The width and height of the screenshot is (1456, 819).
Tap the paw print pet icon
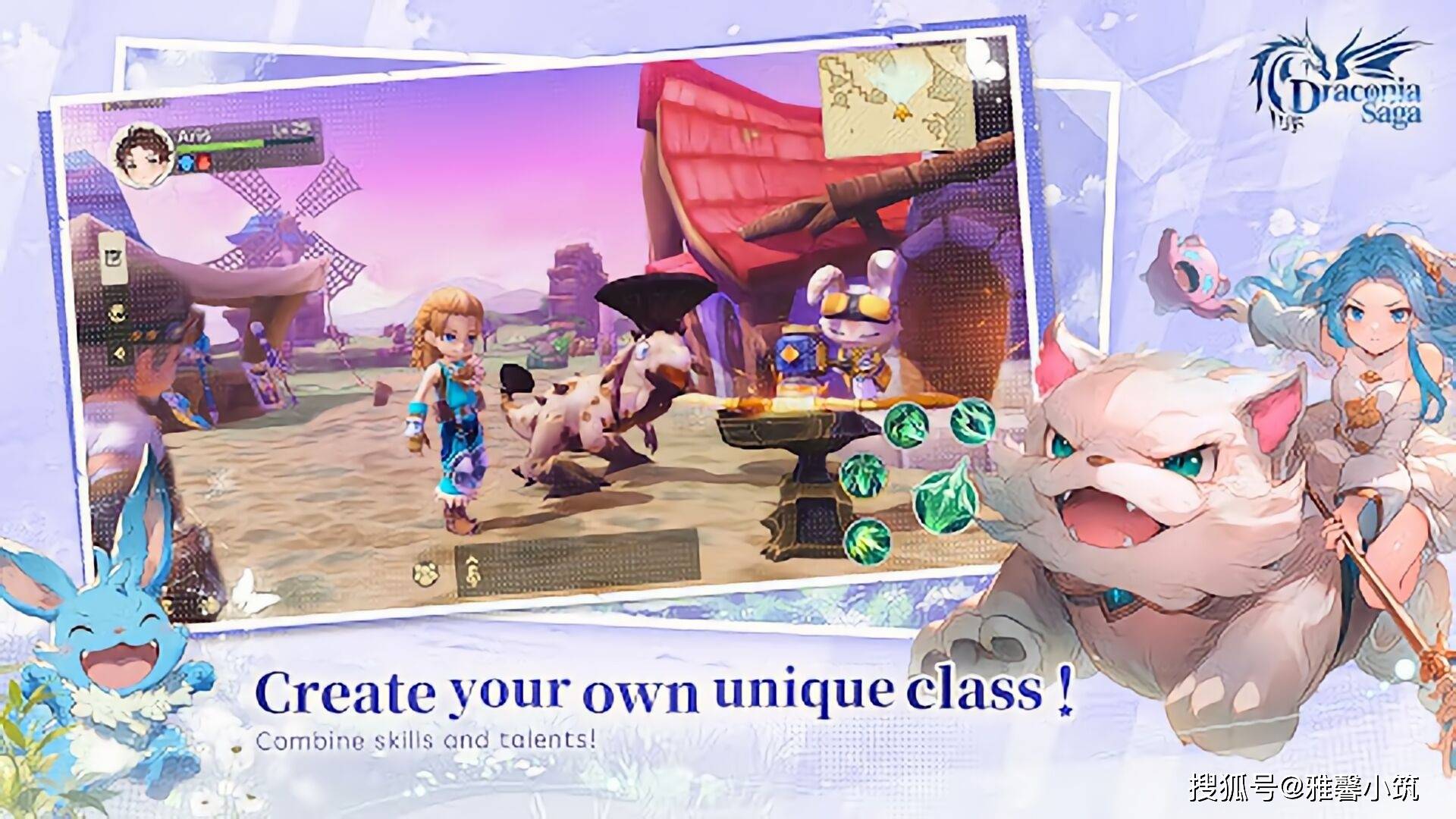(x=428, y=574)
